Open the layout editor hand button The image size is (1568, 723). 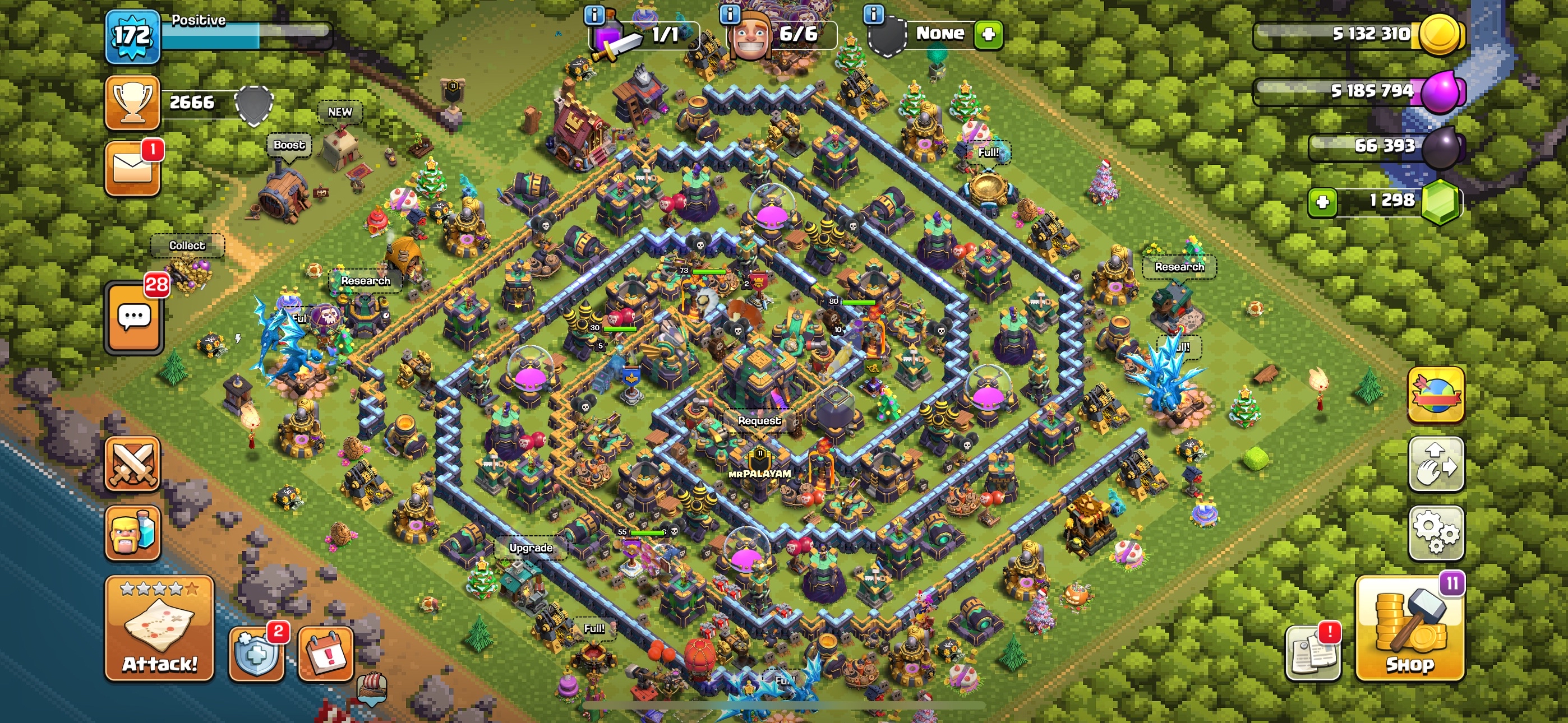tap(1436, 464)
